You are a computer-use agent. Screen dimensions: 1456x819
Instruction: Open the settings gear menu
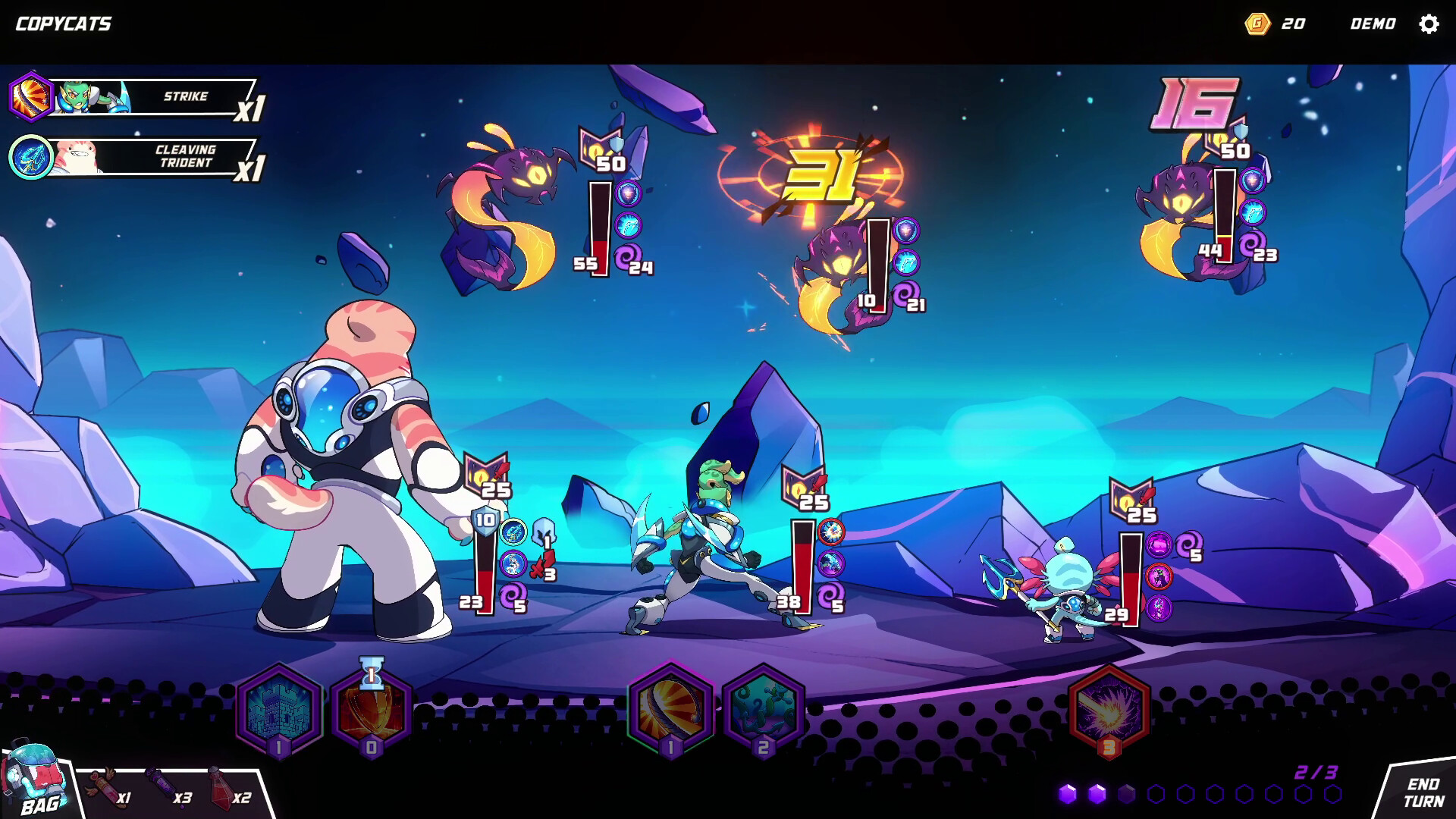[1430, 24]
